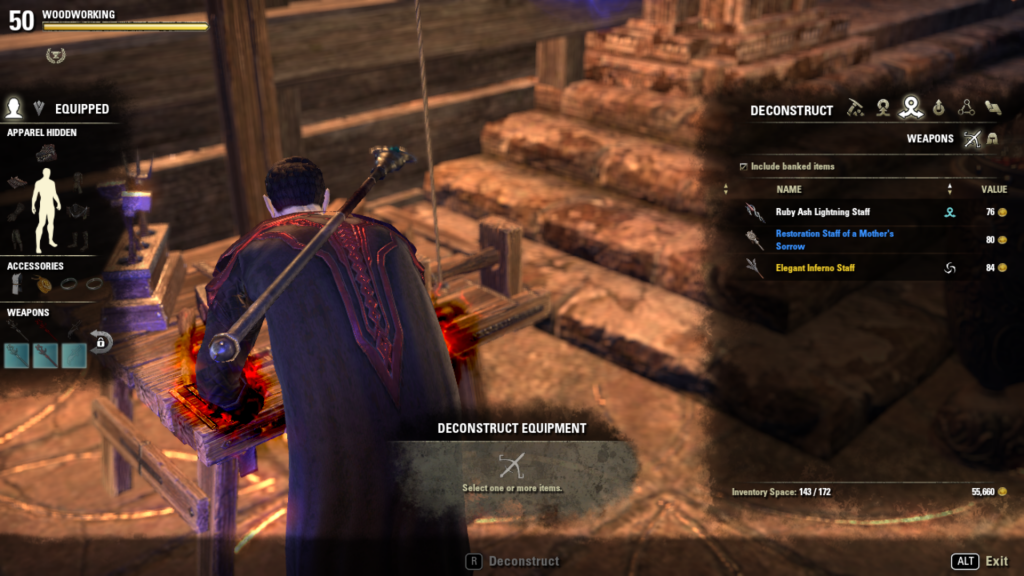Switch to the Refine tab with pickaxe icon
Viewport: 1024px width, 576px height.
855,109
